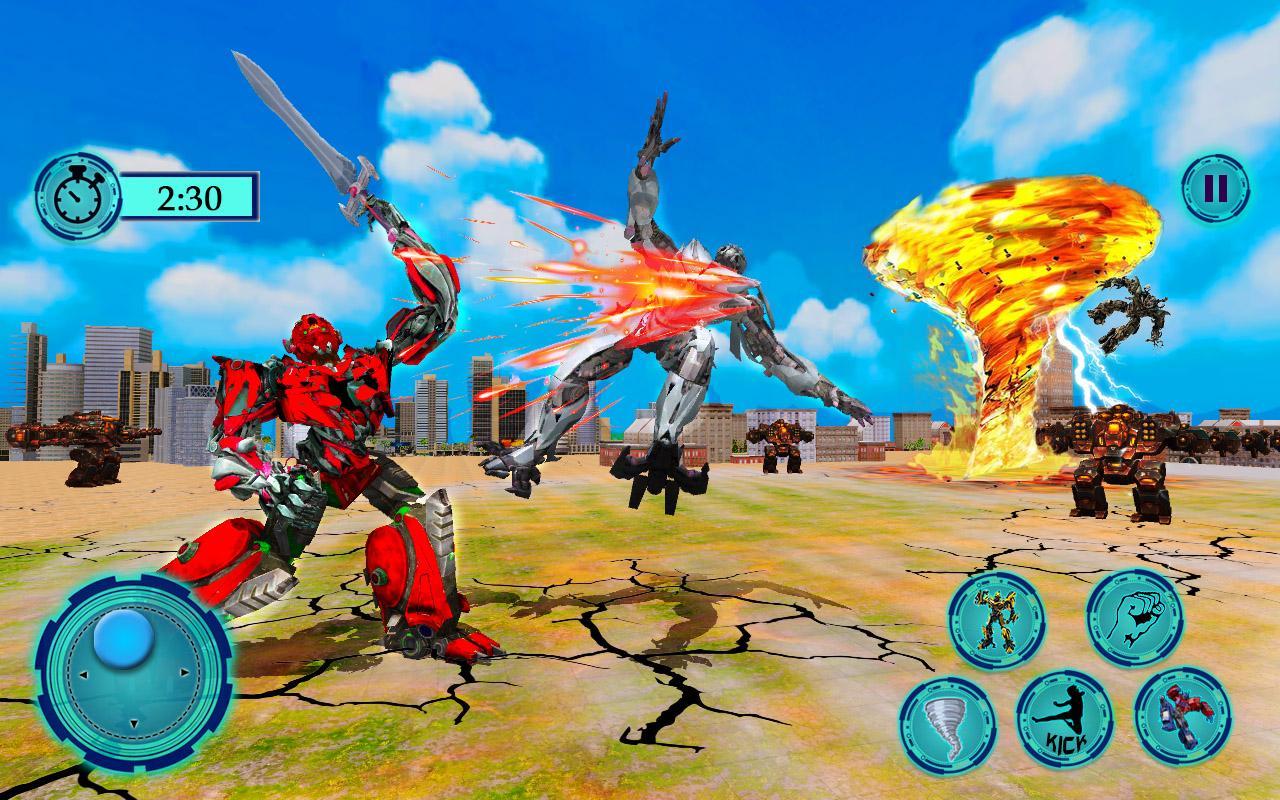Trigger the punch fist attack
The height and width of the screenshot is (800, 1280).
[x=1135, y=618]
